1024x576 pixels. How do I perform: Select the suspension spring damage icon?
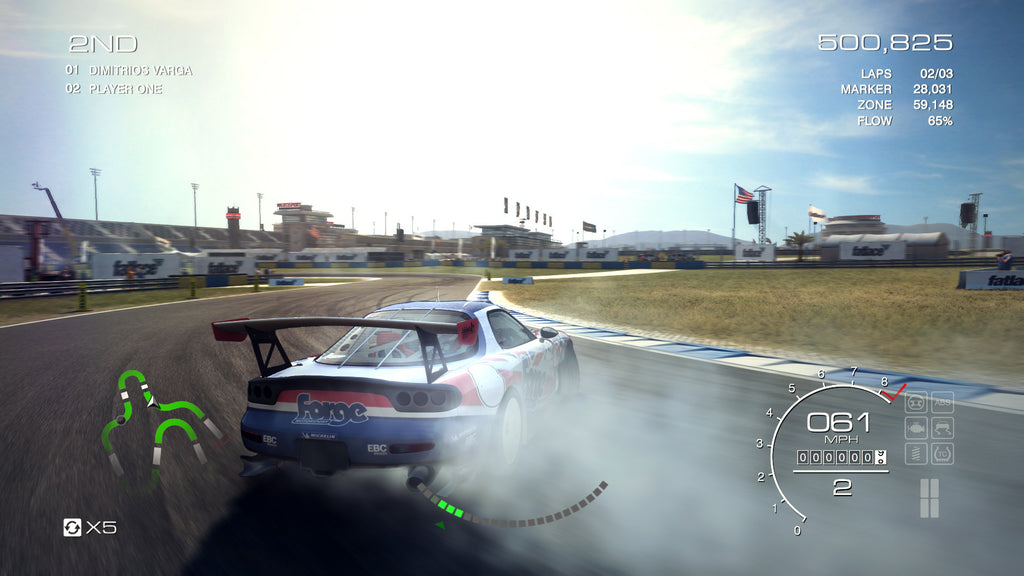(916, 454)
